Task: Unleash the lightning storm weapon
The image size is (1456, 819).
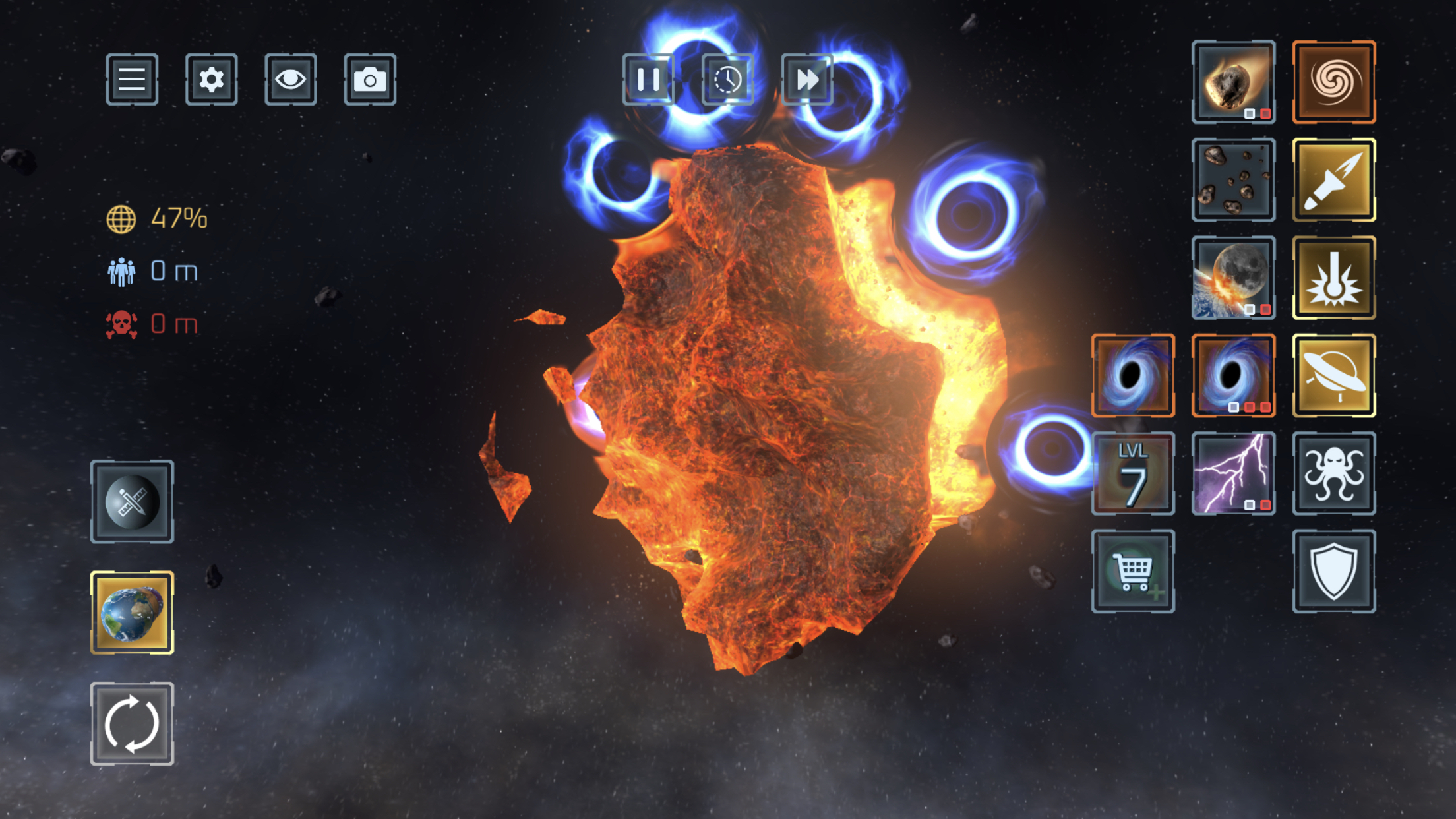Action: pos(1233,473)
